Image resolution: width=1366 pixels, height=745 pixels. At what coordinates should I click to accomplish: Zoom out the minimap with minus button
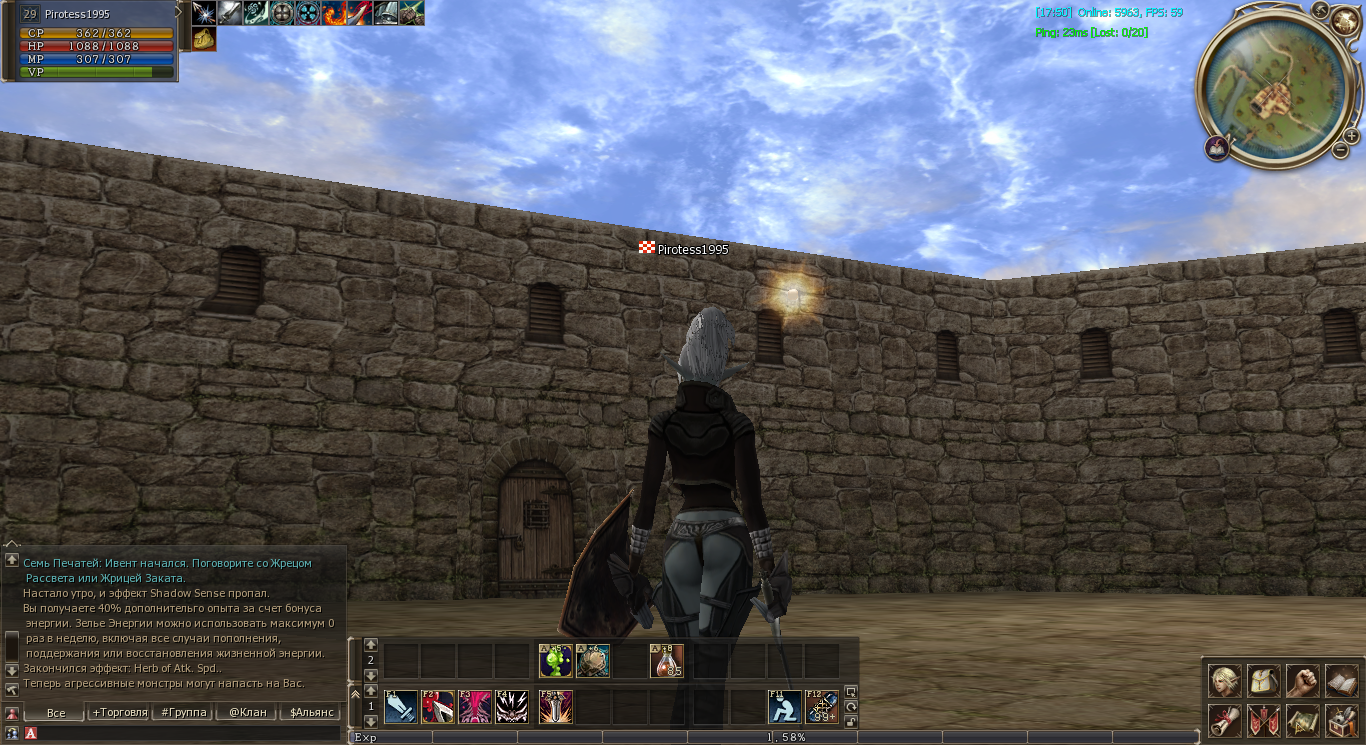pos(1340,150)
